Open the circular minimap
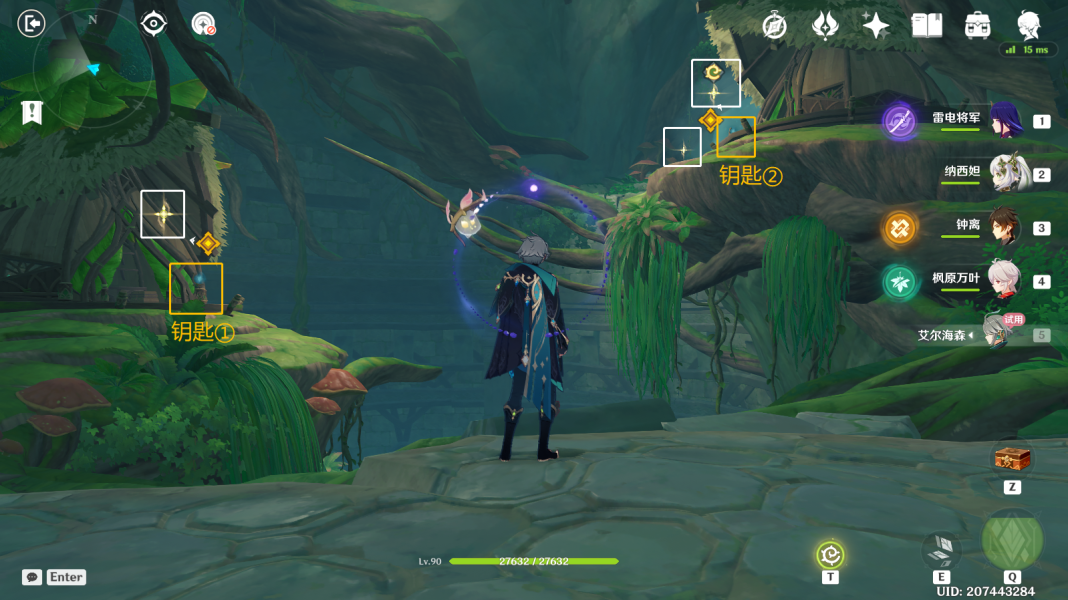The width and height of the screenshot is (1068, 600). pos(94,69)
